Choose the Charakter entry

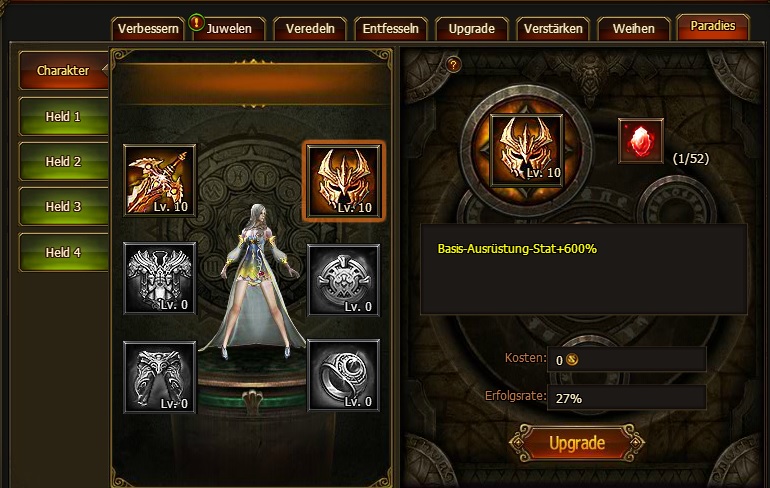[63, 71]
